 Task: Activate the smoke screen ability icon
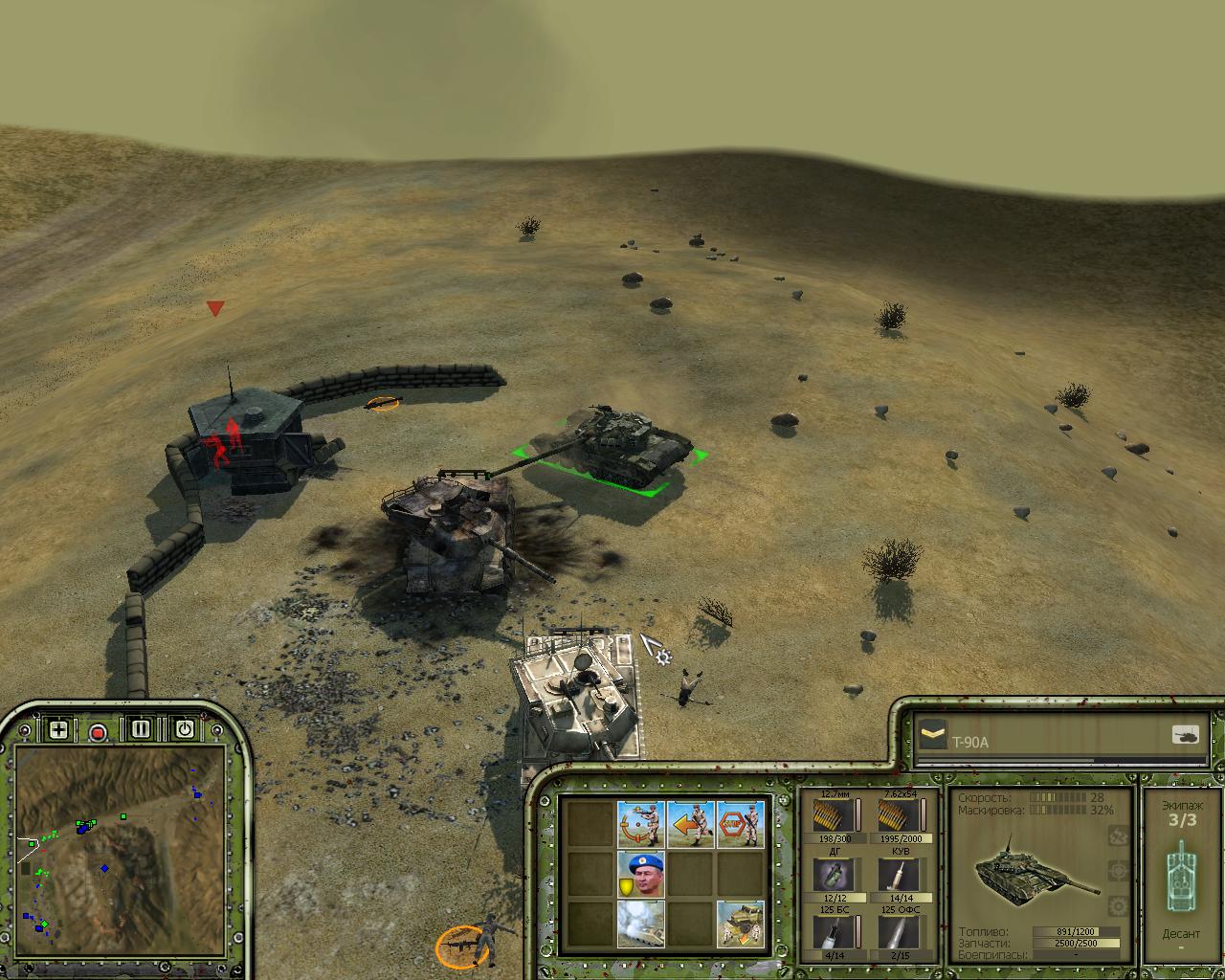[641, 924]
